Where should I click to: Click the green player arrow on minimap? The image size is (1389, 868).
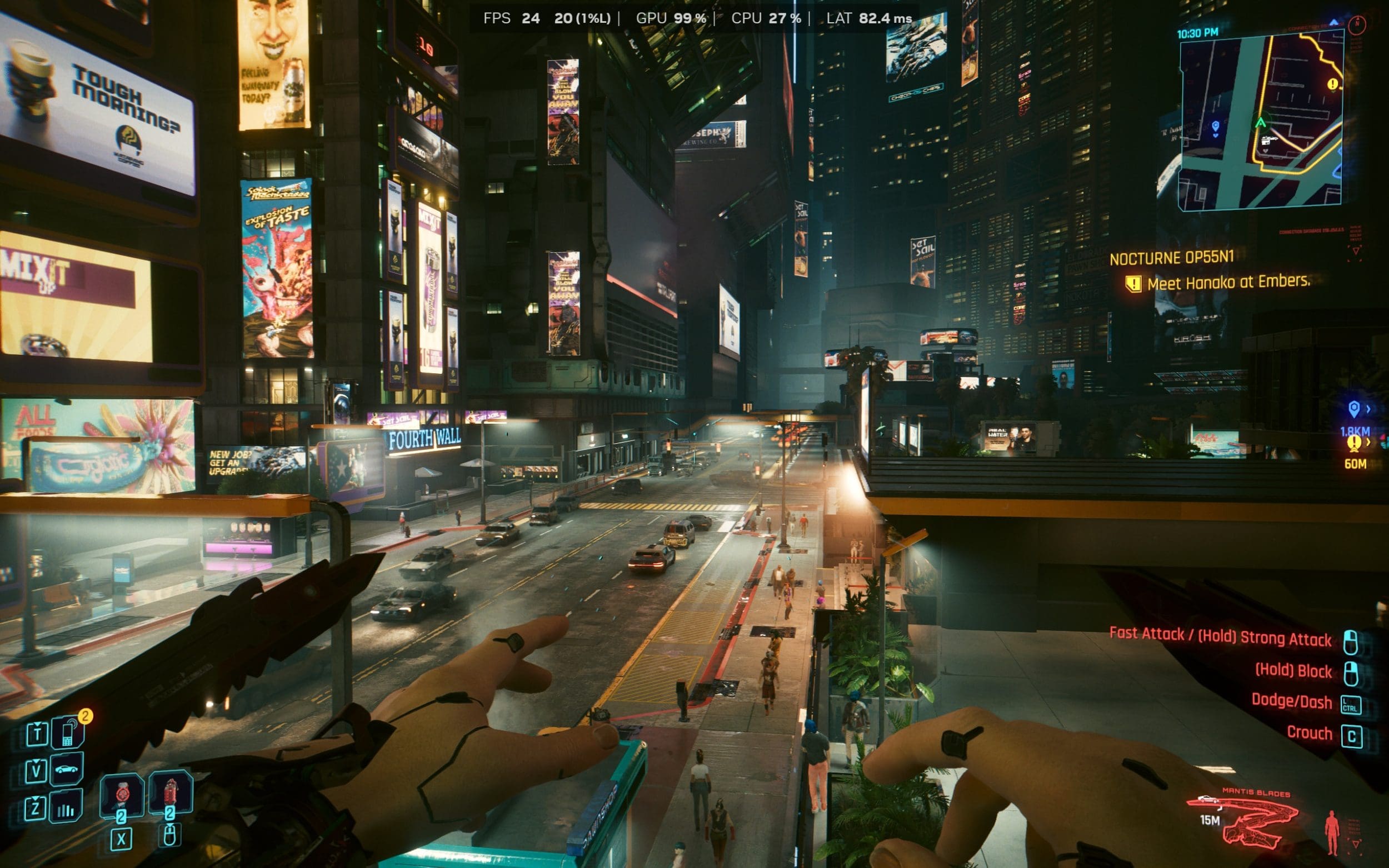(x=1260, y=122)
